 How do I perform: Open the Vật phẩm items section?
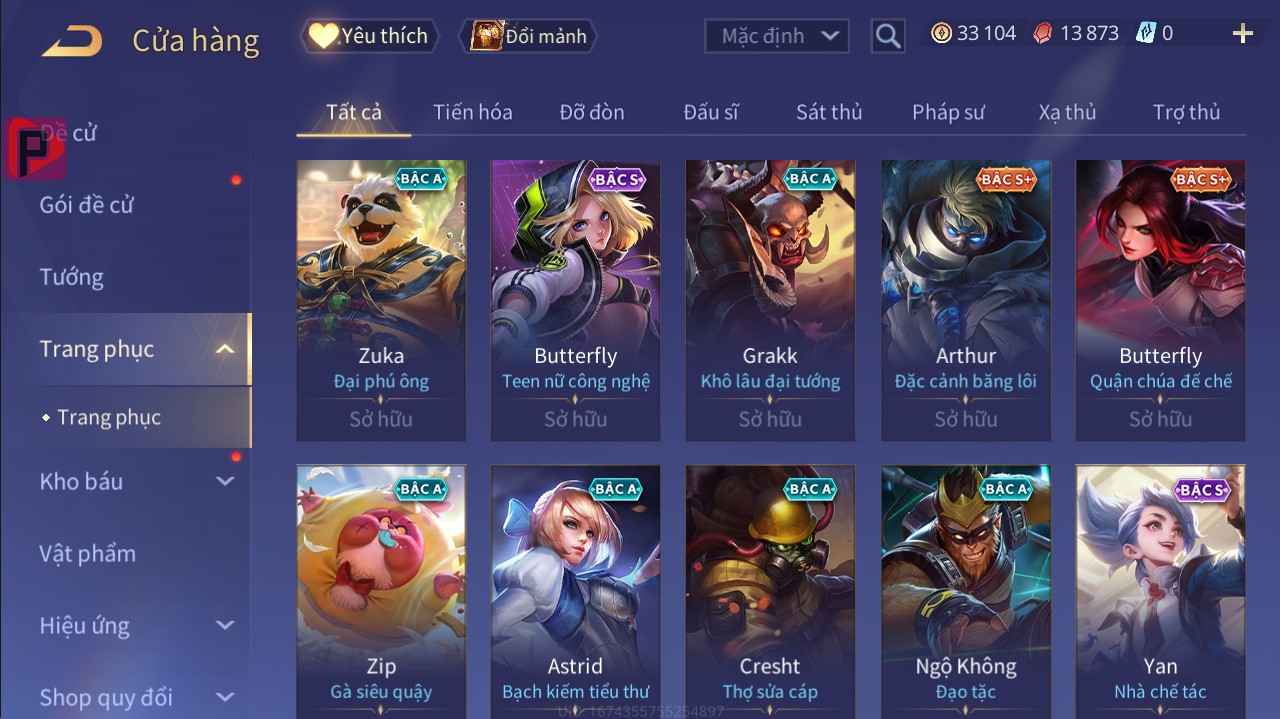87,553
